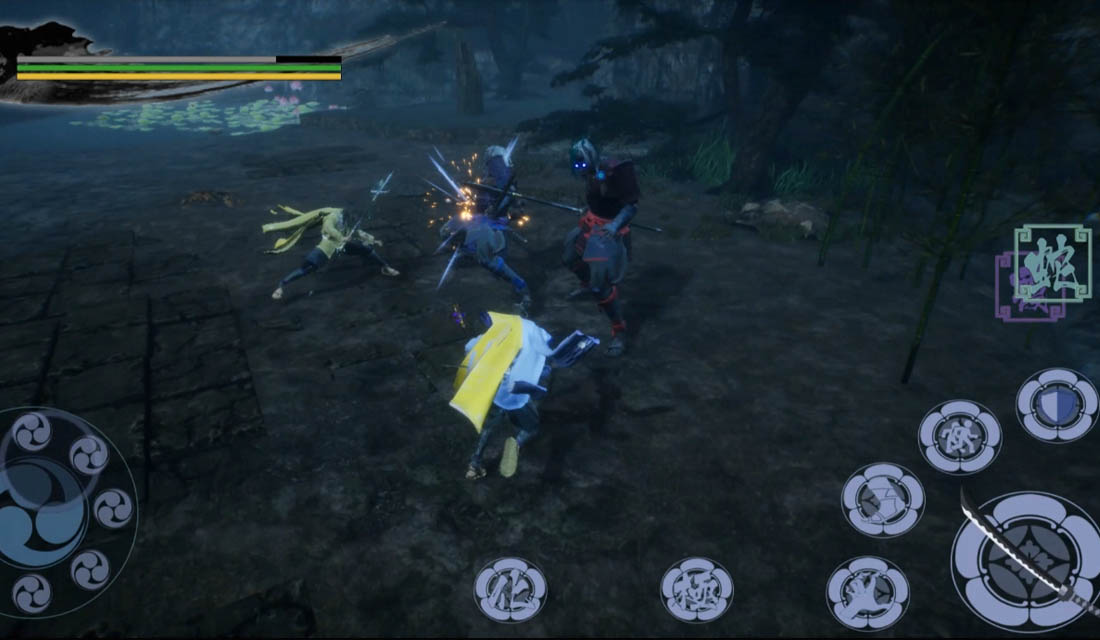Use the clawed hand skill button

[x=868, y=593]
